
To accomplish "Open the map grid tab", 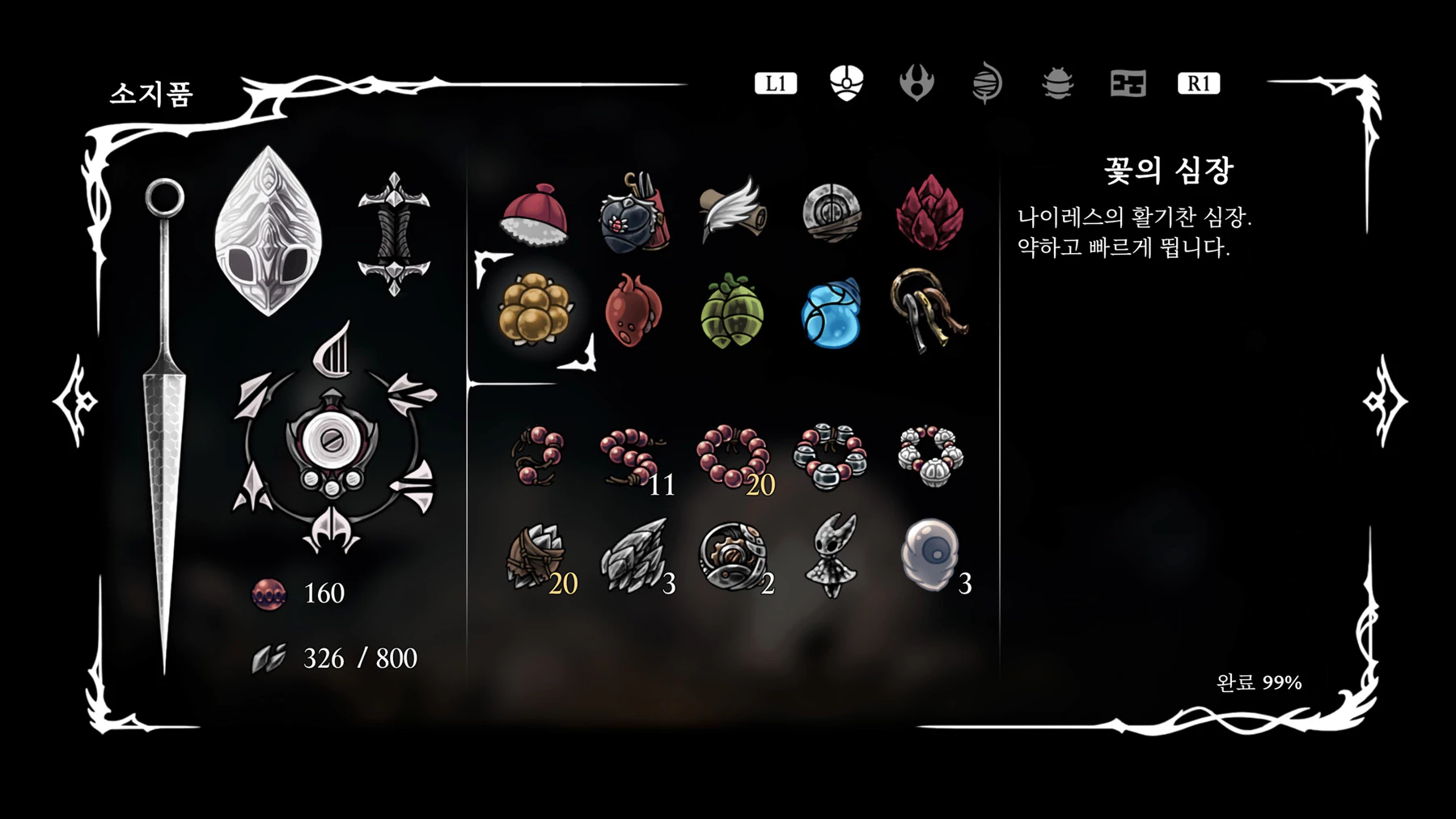I will (1128, 83).
